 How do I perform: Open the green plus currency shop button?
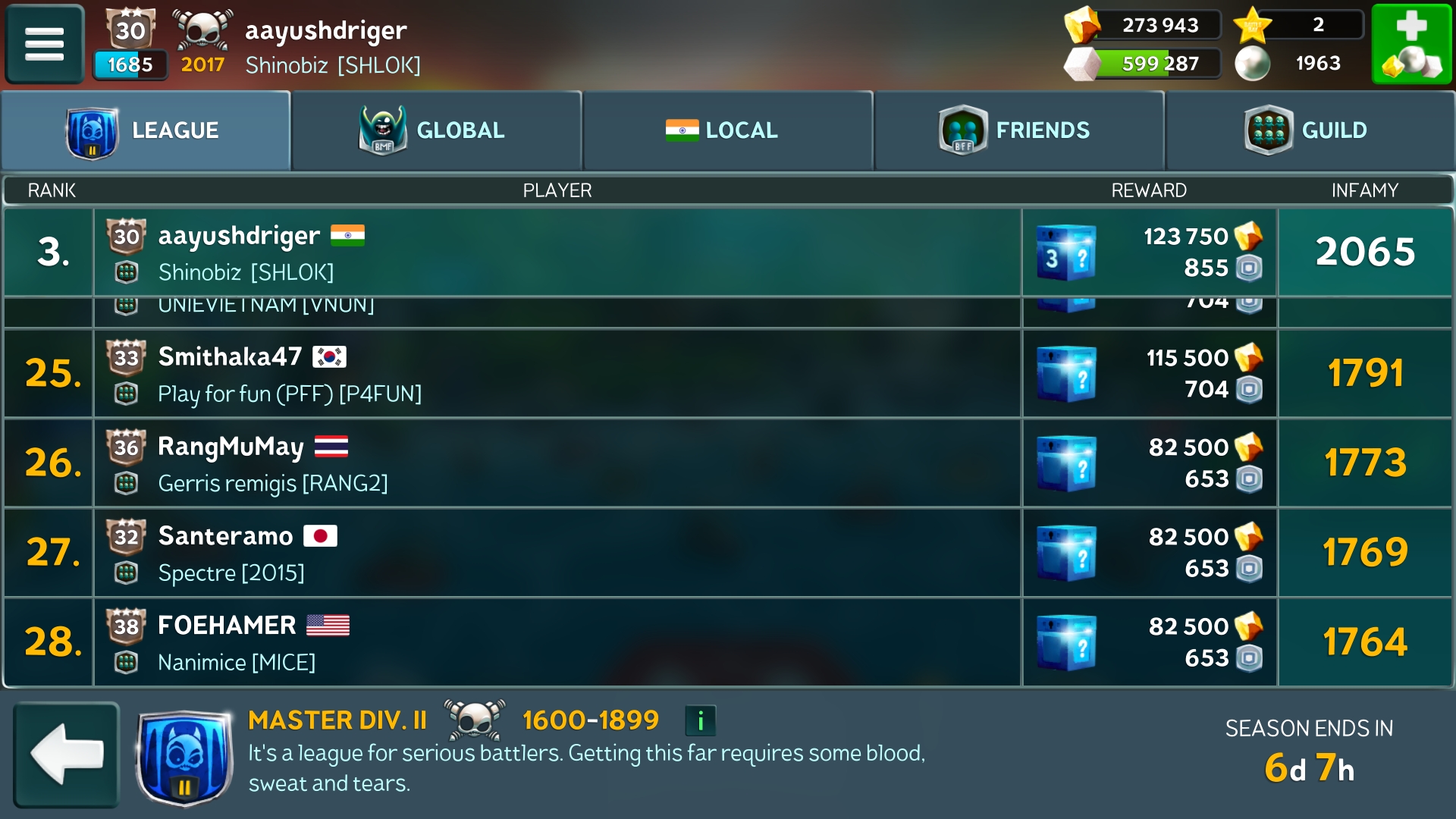[x=1411, y=44]
